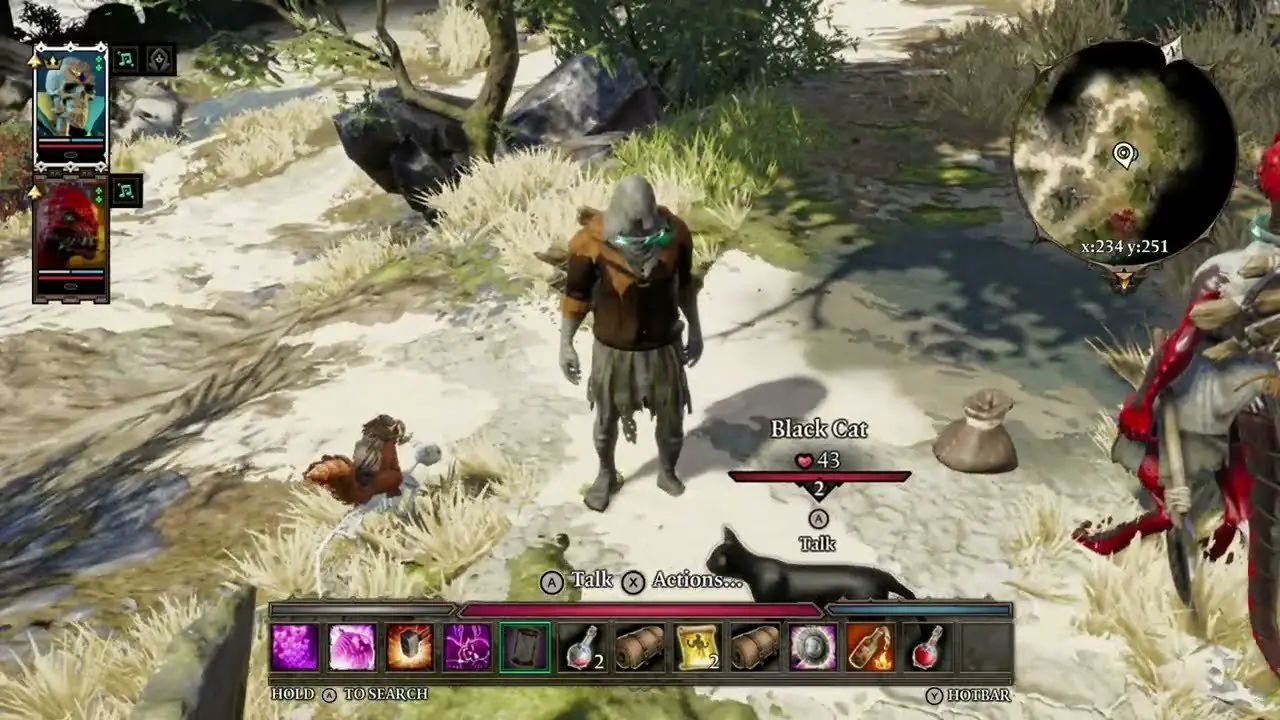1280x720 pixels.
Task: Cast the purple skull creature skill
Action: click(x=467, y=647)
